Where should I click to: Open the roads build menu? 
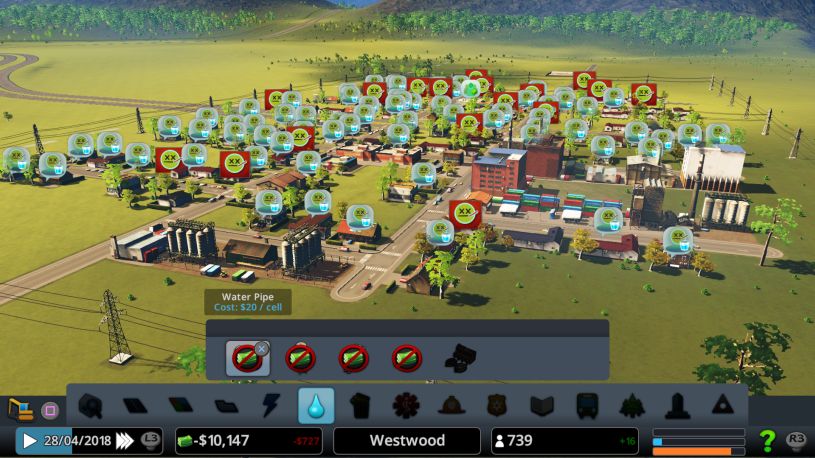(91, 406)
